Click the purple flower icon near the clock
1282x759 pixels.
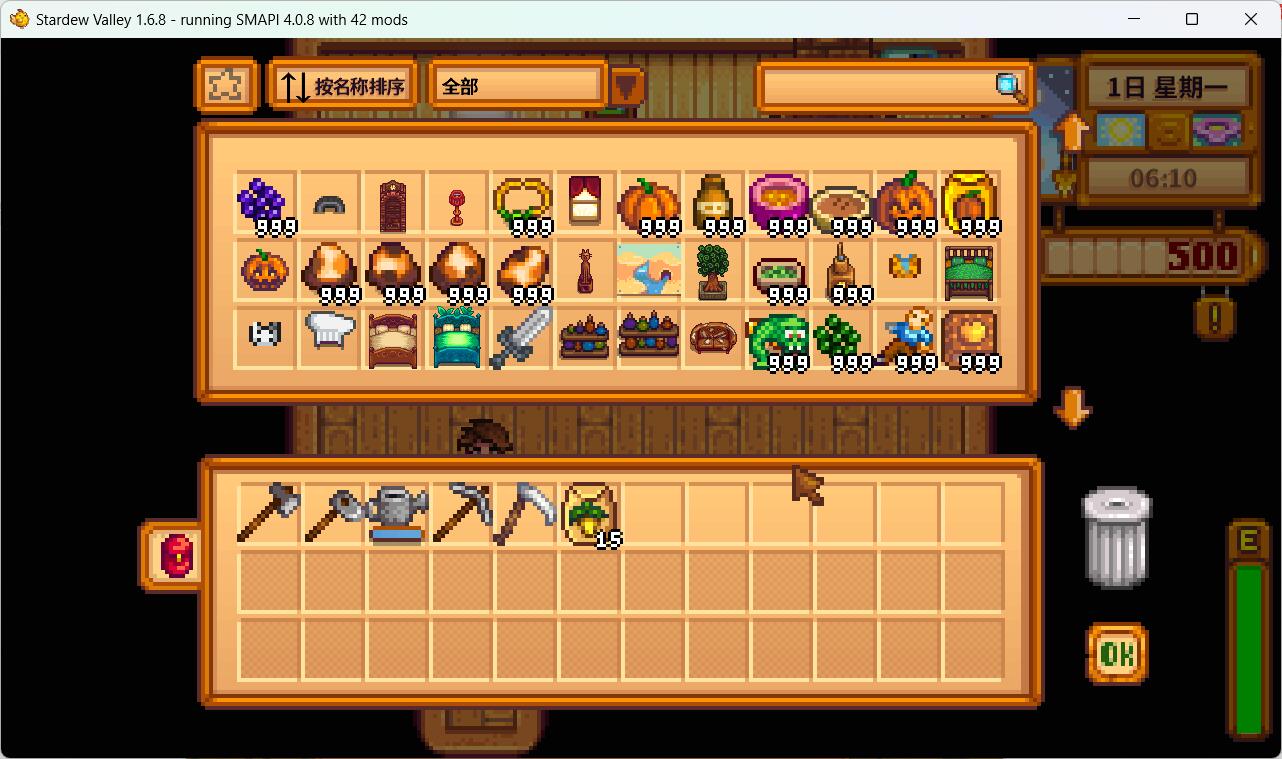pyautogui.click(x=1215, y=130)
